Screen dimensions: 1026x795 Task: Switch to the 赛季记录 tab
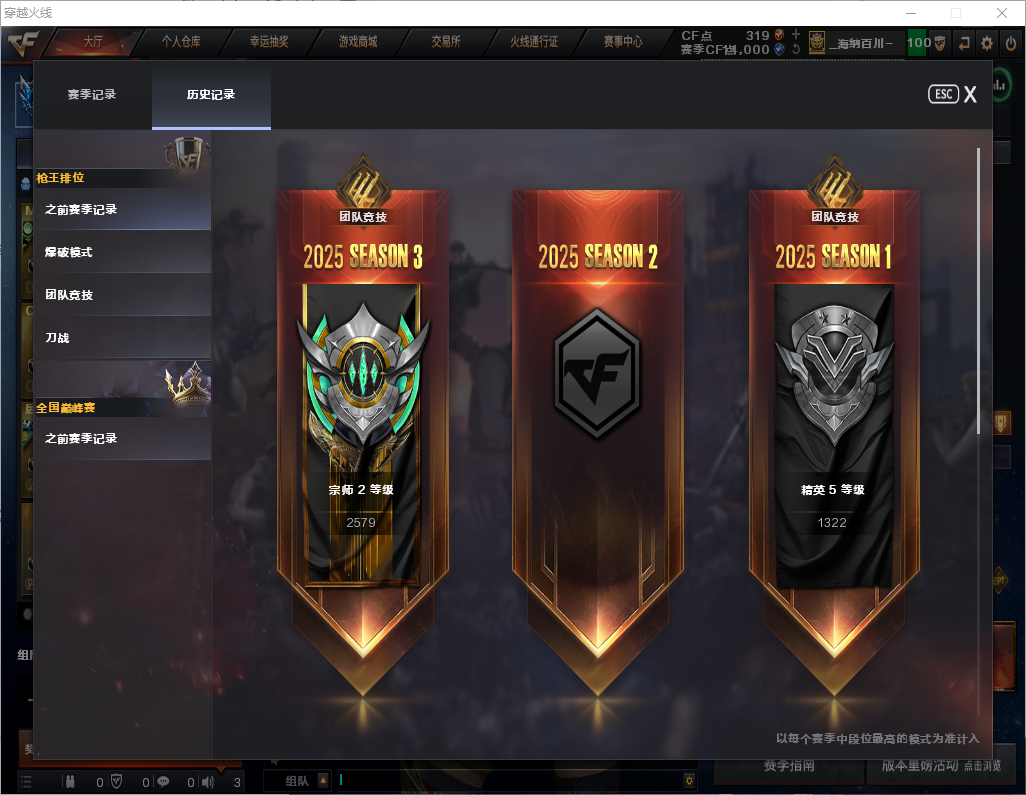[x=92, y=95]
